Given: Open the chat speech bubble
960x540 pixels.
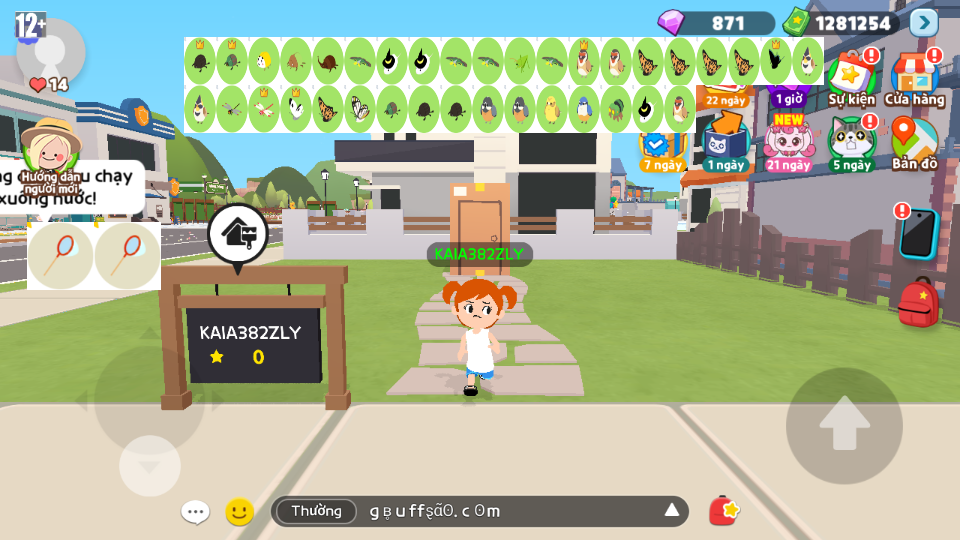Looking at the screenshot, I should tap(195, 512).
